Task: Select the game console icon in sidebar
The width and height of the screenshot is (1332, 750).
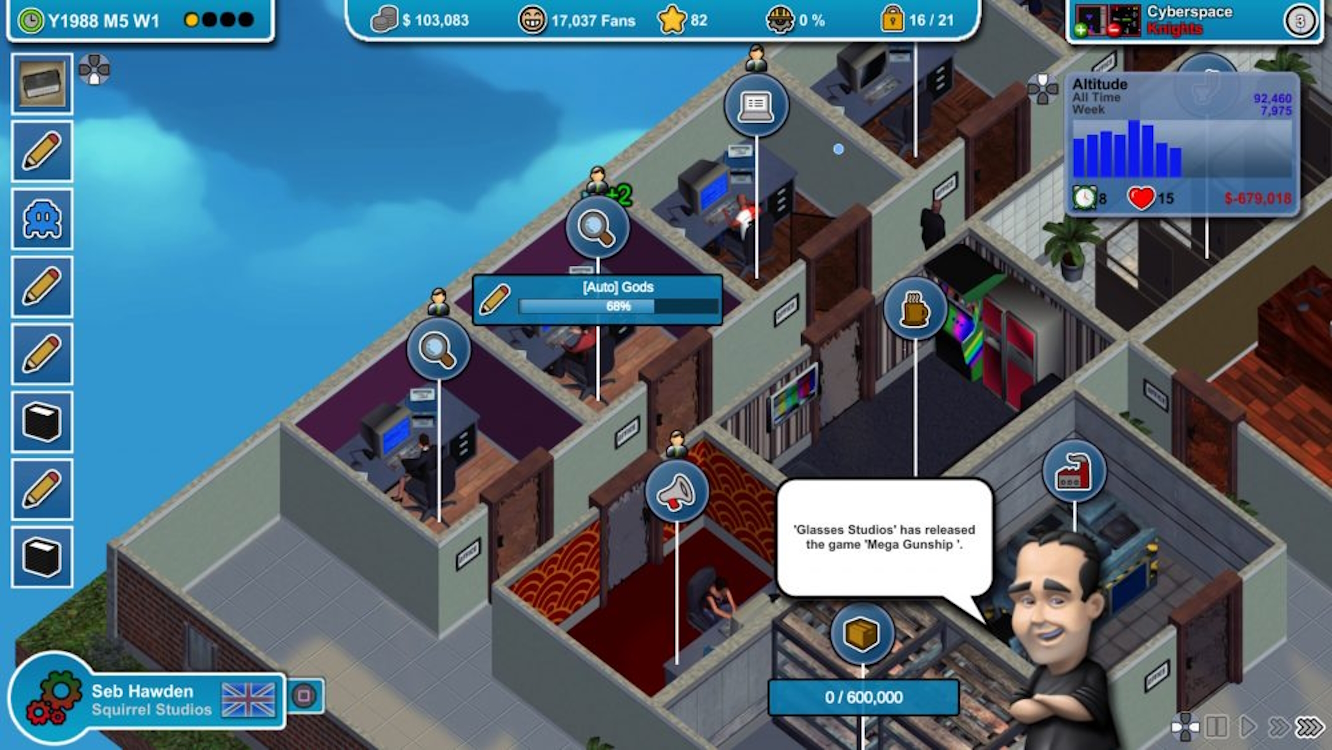Action: [x=42, y=84]
